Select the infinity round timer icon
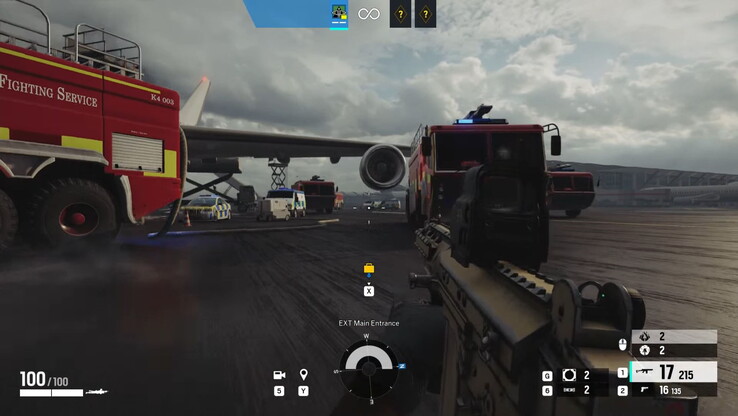 pos(369,14)
